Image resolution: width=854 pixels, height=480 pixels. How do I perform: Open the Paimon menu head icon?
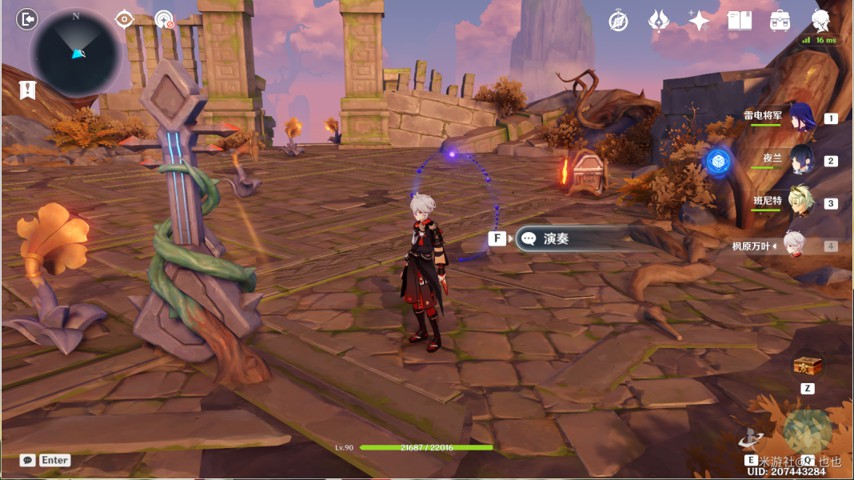[821, 20]
